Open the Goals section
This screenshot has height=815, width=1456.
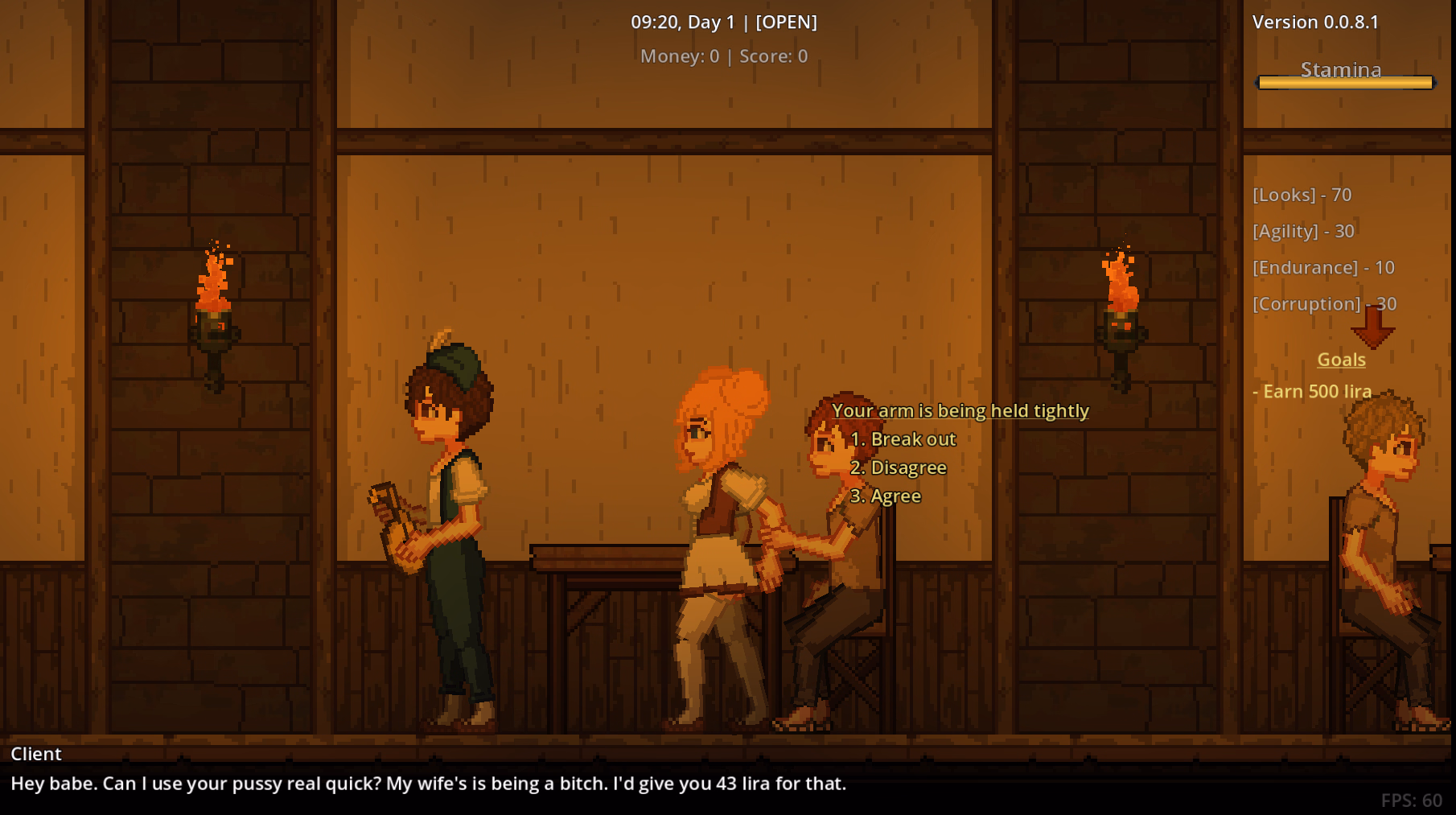(x=1339, y=360)
